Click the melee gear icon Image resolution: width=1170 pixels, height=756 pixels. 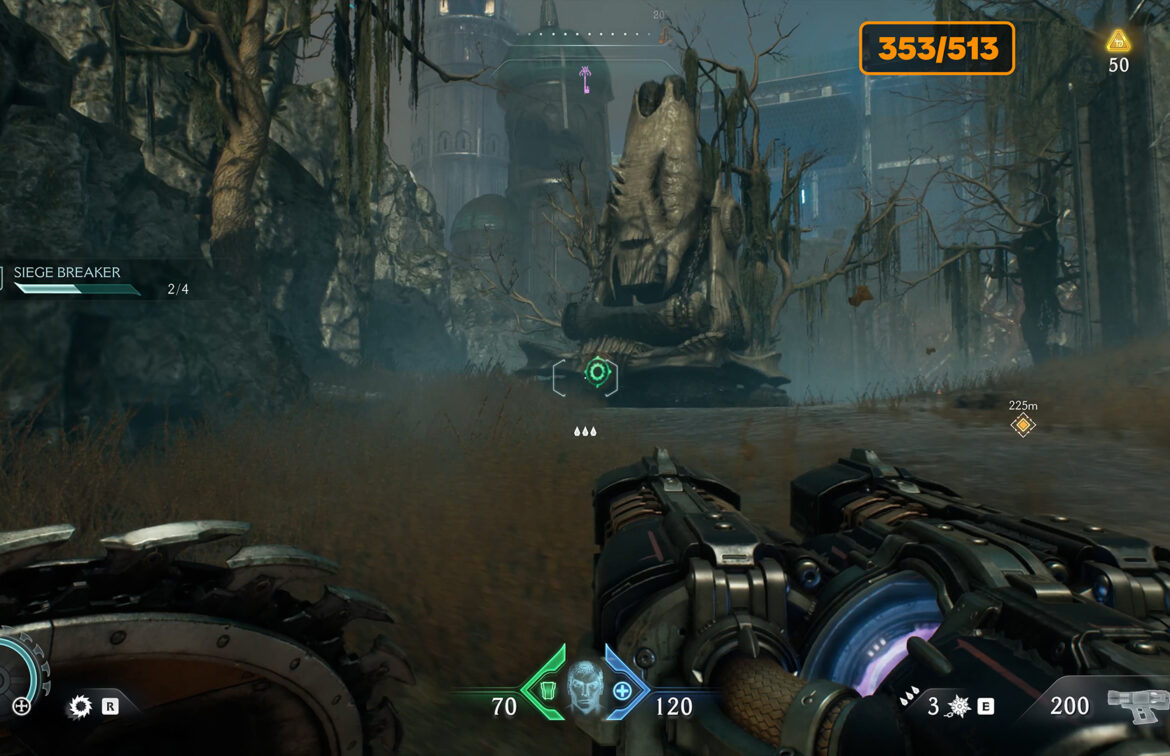point(80,707)
